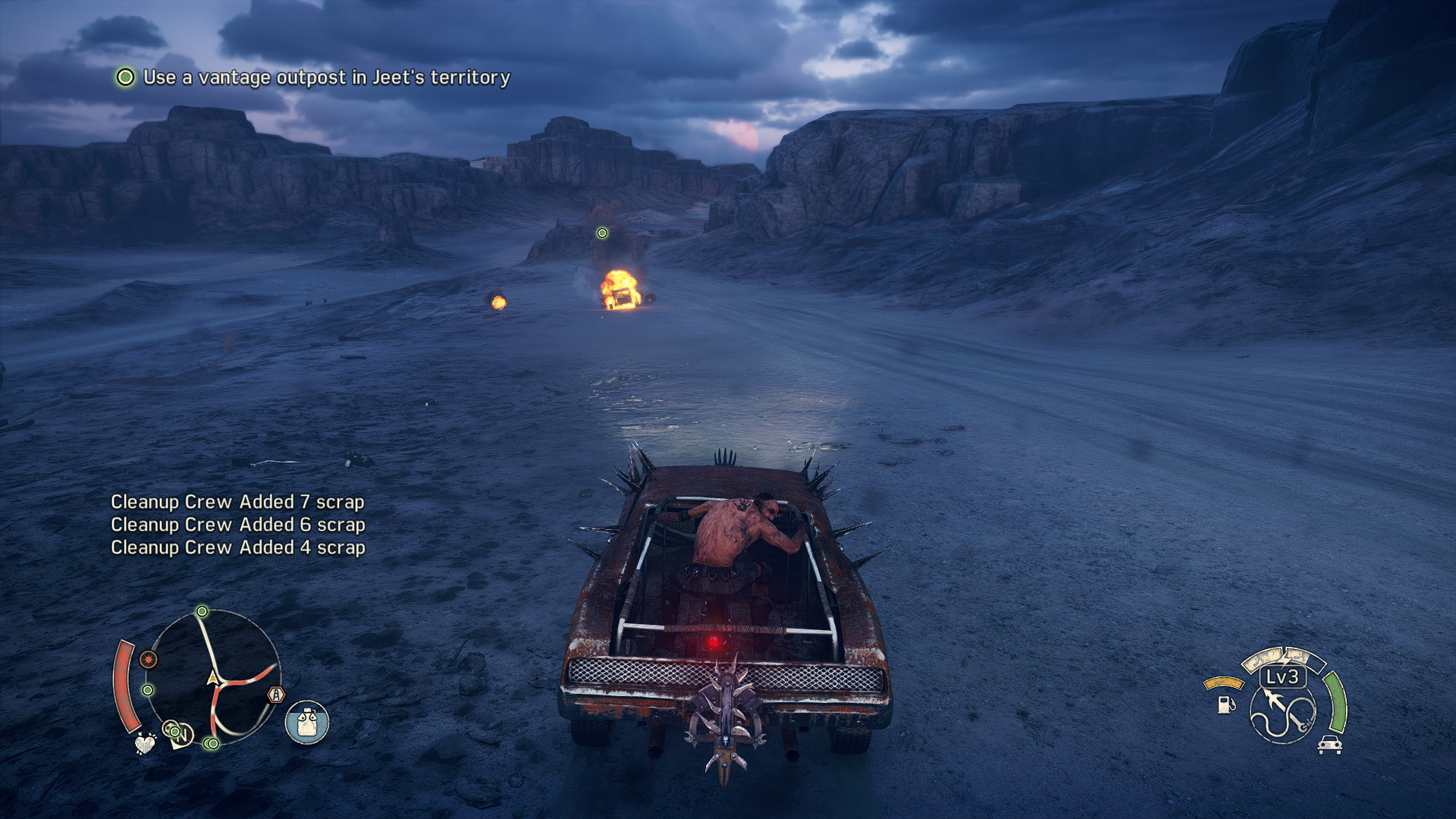This screenshot has height=819, width=1456.
Task: Click the green marker atop the minimap
Action: tap(202, 611)
